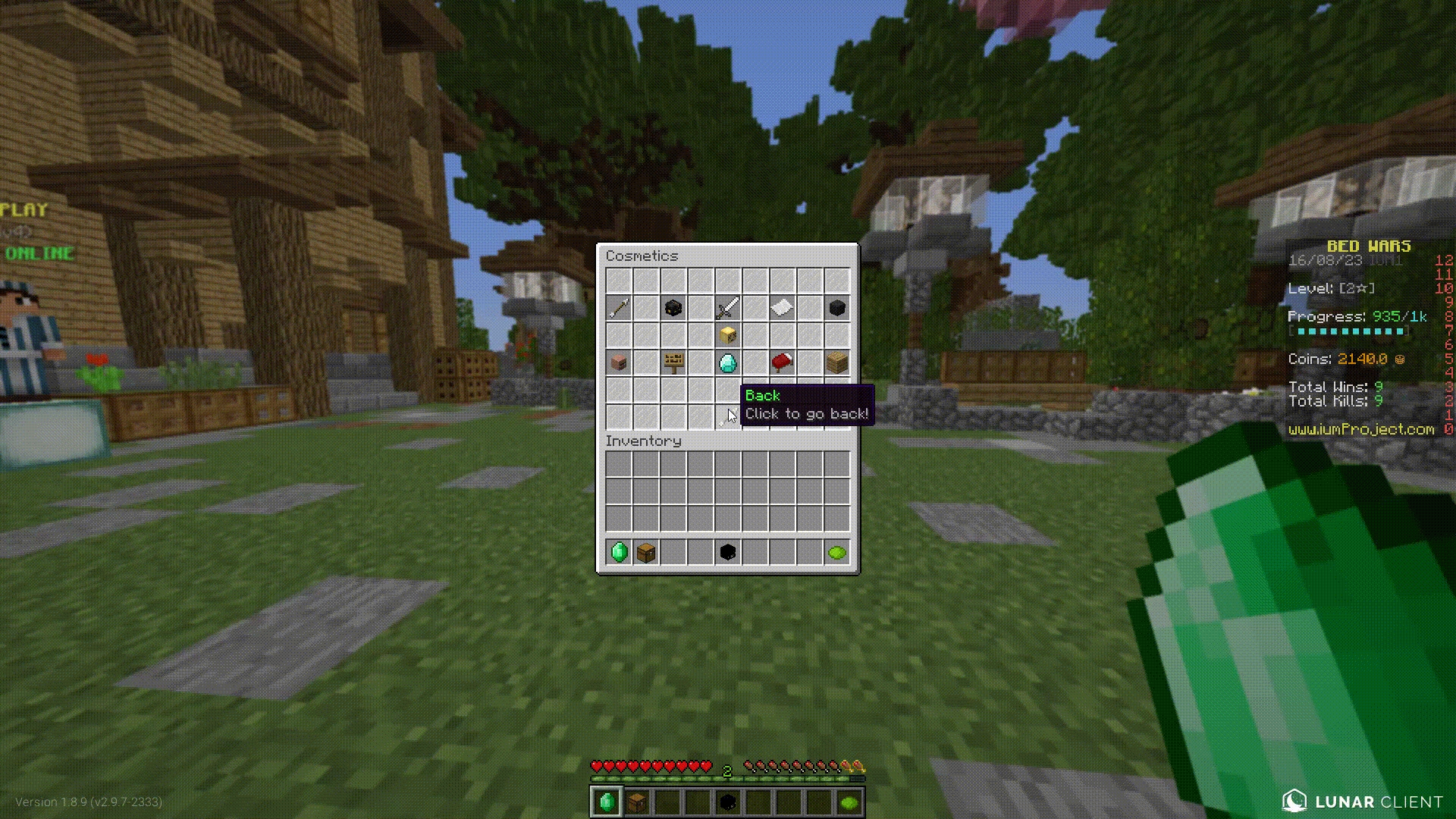The height and width of the screenshot is (819, 1456).
Task: Pick the black head in Inventory row
Action: (x=727, y=552)
